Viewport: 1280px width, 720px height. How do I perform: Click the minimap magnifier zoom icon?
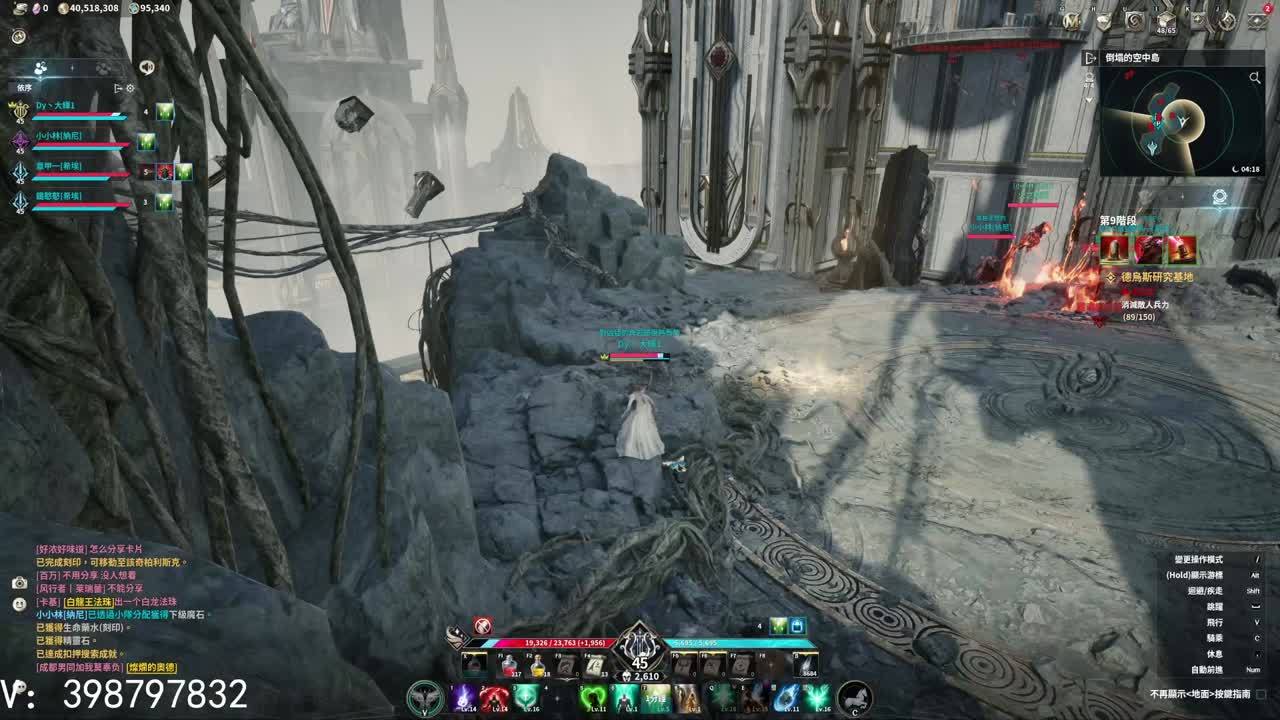(1254, 77)
